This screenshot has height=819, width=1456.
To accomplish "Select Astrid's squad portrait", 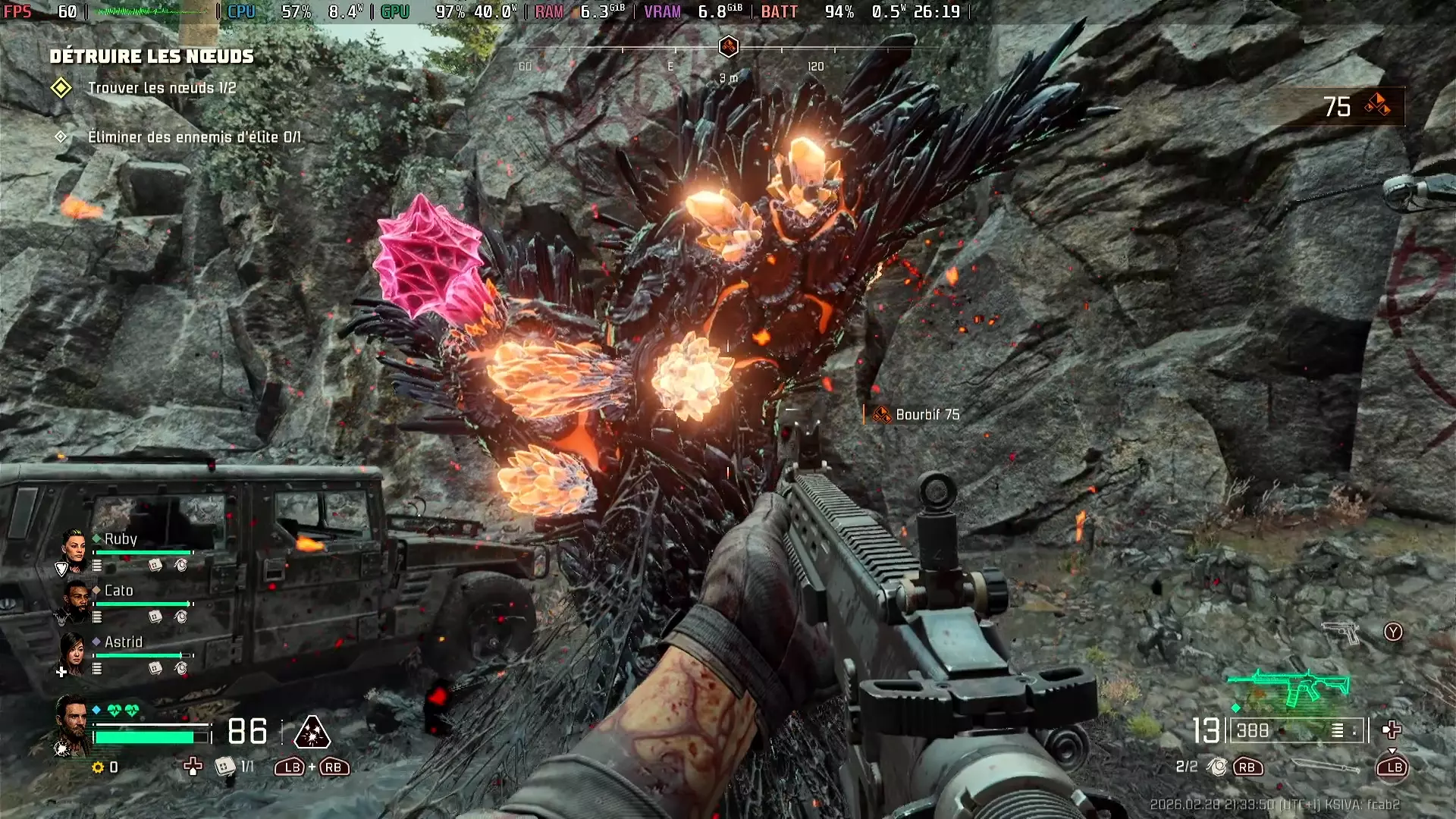I will tap(73, 652).
